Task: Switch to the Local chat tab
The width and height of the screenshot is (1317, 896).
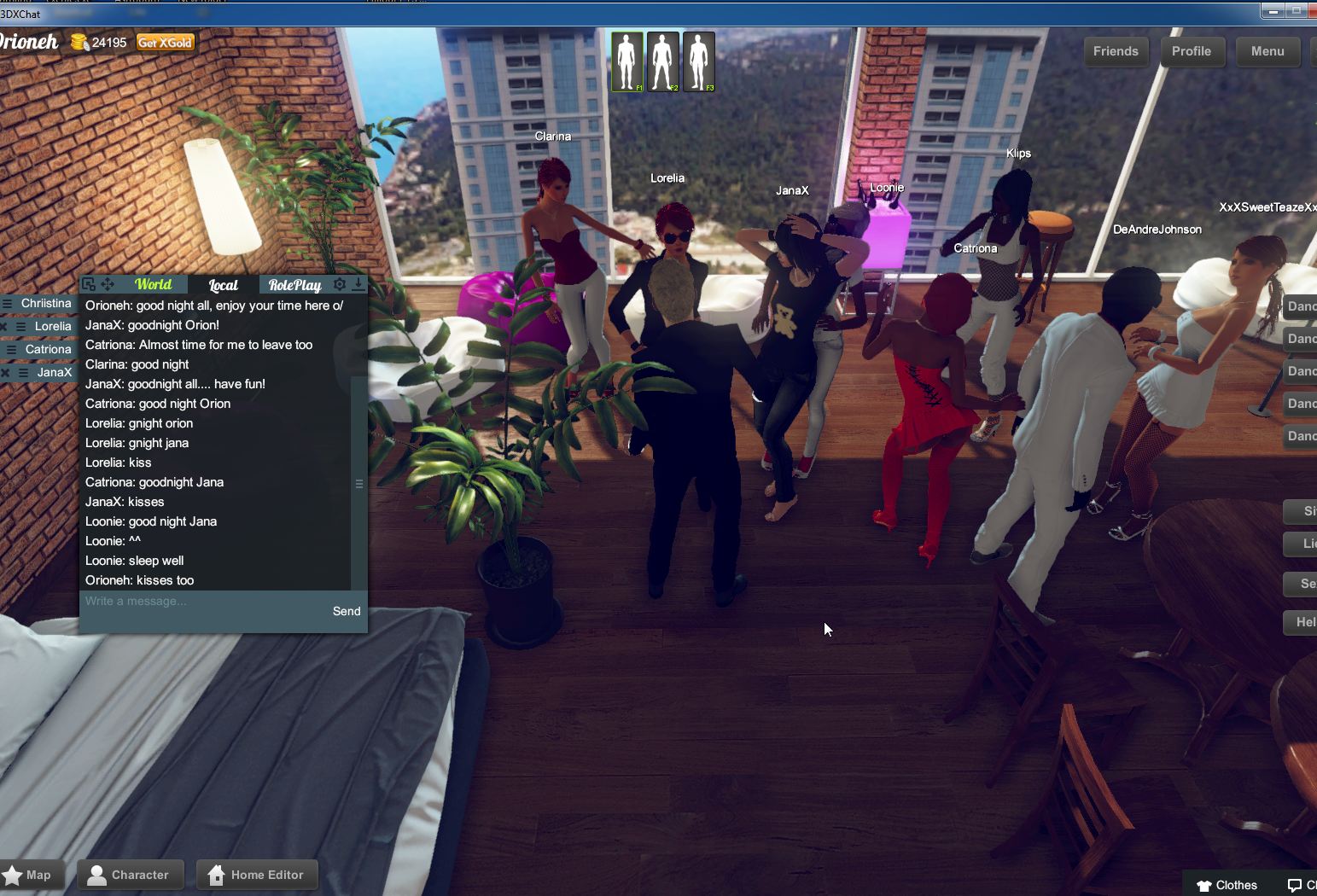Action: pos(223,284)
